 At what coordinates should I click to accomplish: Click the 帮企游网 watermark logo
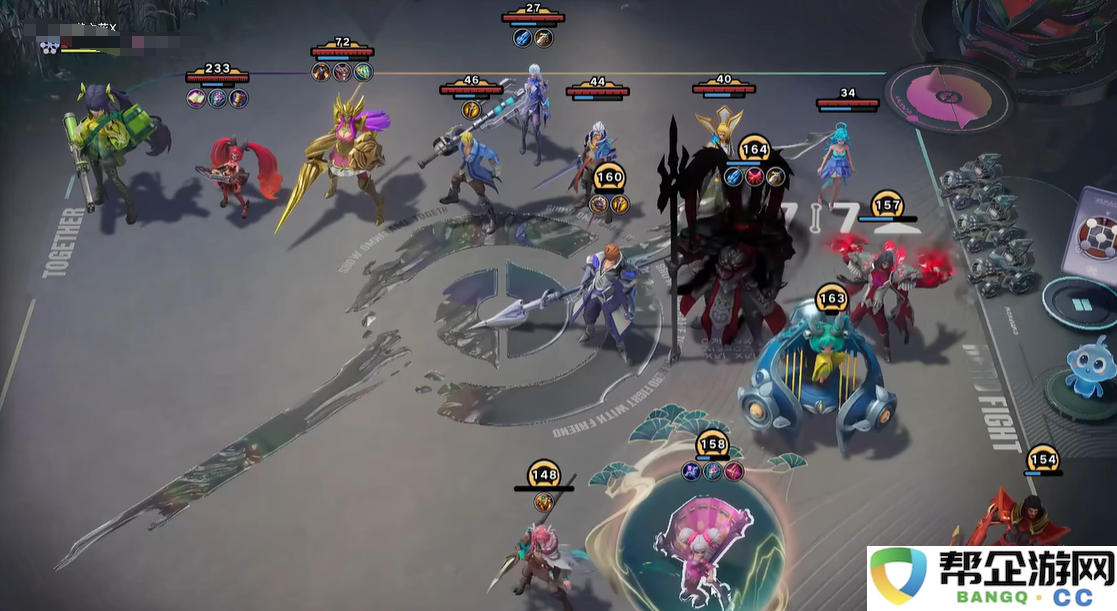tap(991, 577)
